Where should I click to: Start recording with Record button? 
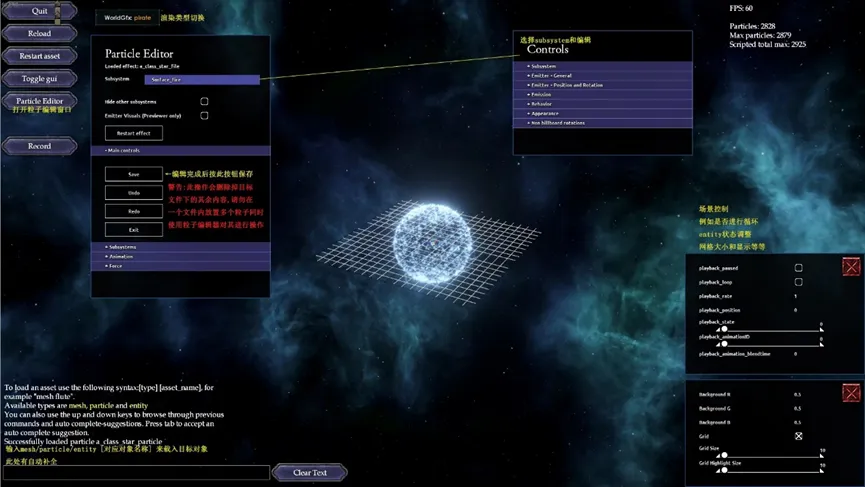(39, 146)
